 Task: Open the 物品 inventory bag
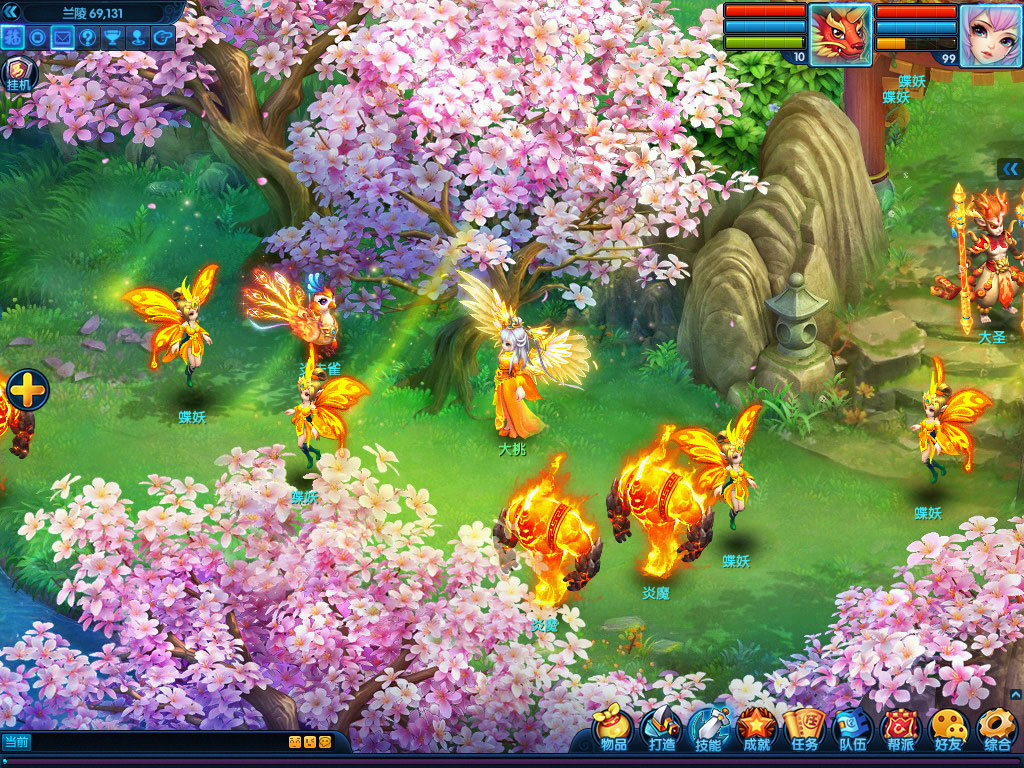click(613, 729)
